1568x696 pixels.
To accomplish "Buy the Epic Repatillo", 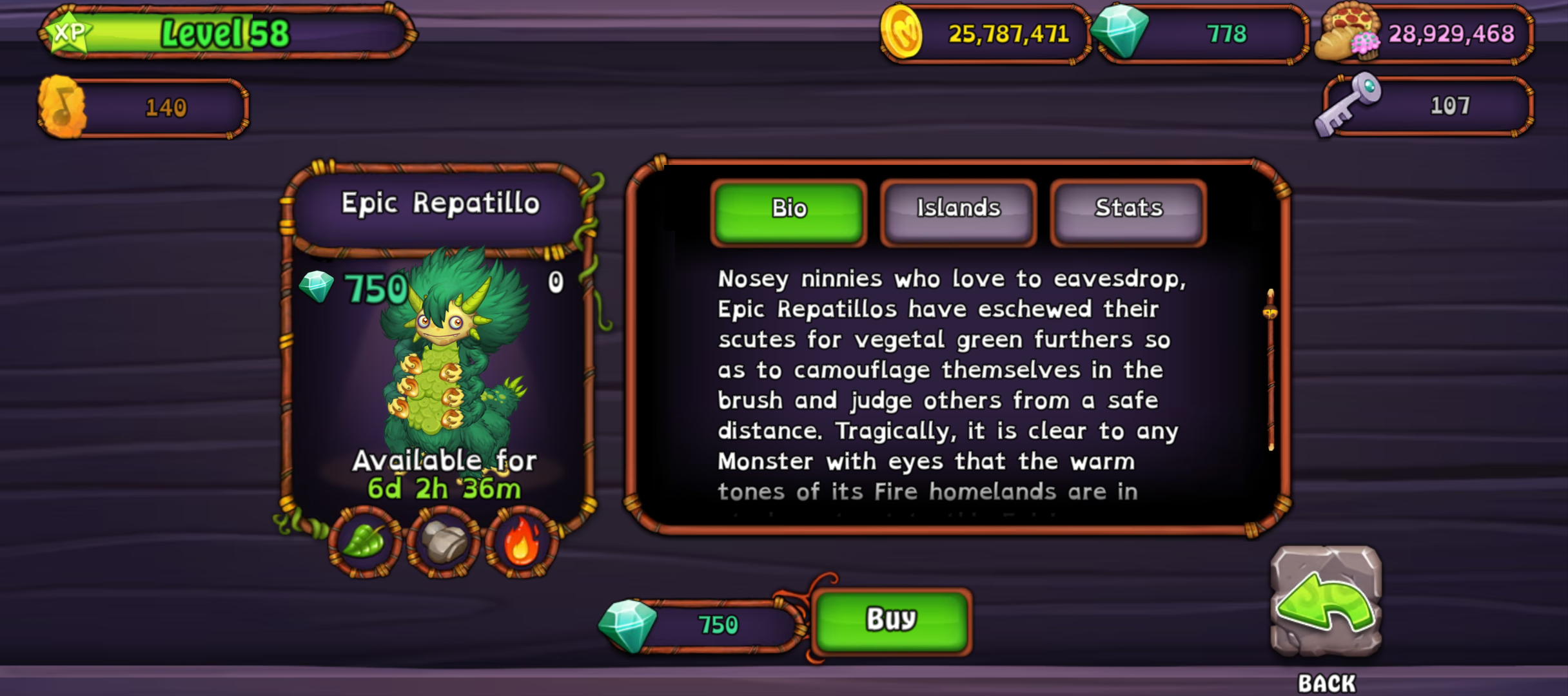I will point(891,621).
